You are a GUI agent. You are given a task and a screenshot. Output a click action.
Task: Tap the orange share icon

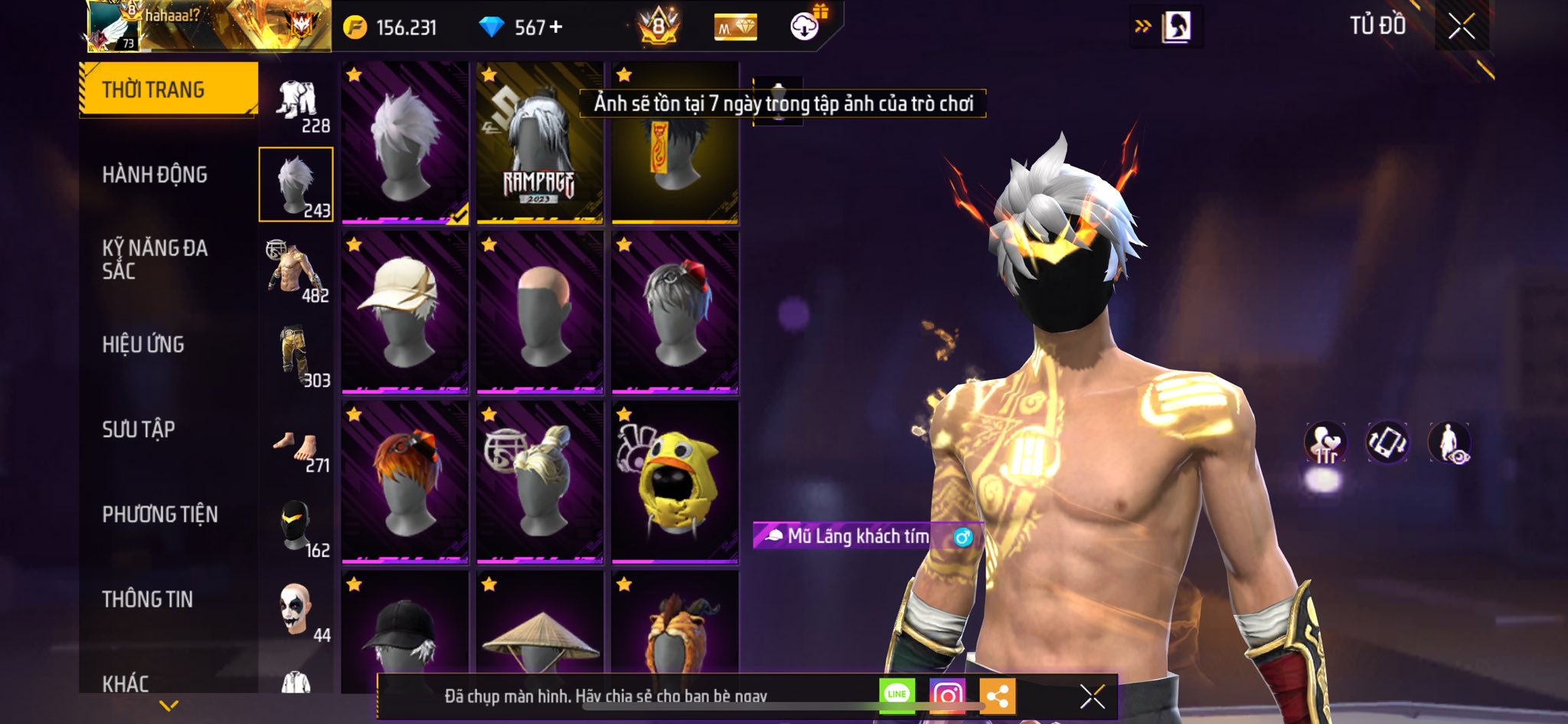997,696
